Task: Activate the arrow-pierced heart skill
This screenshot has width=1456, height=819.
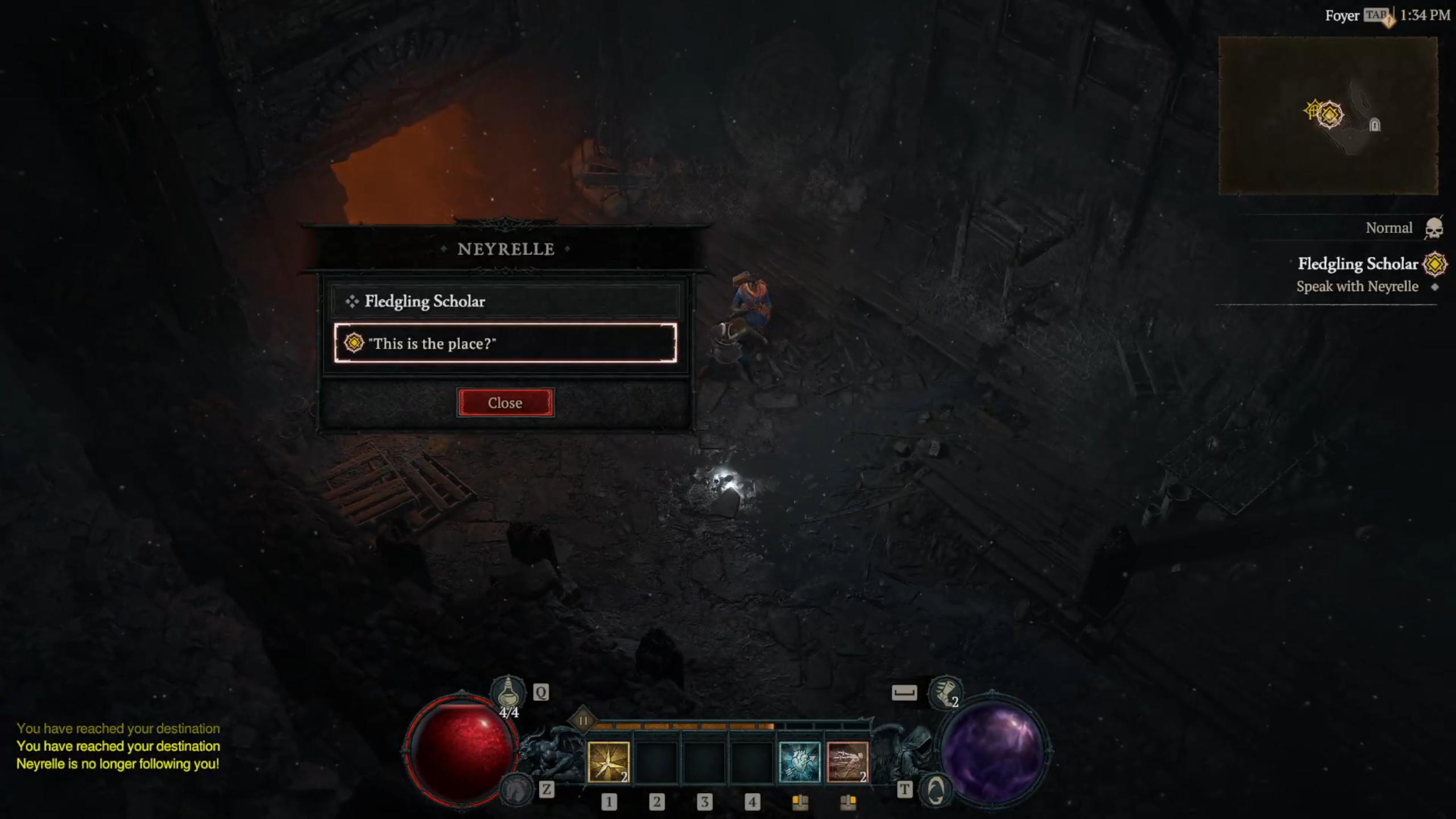Action: pyautogui.click(x=799, y=762)
